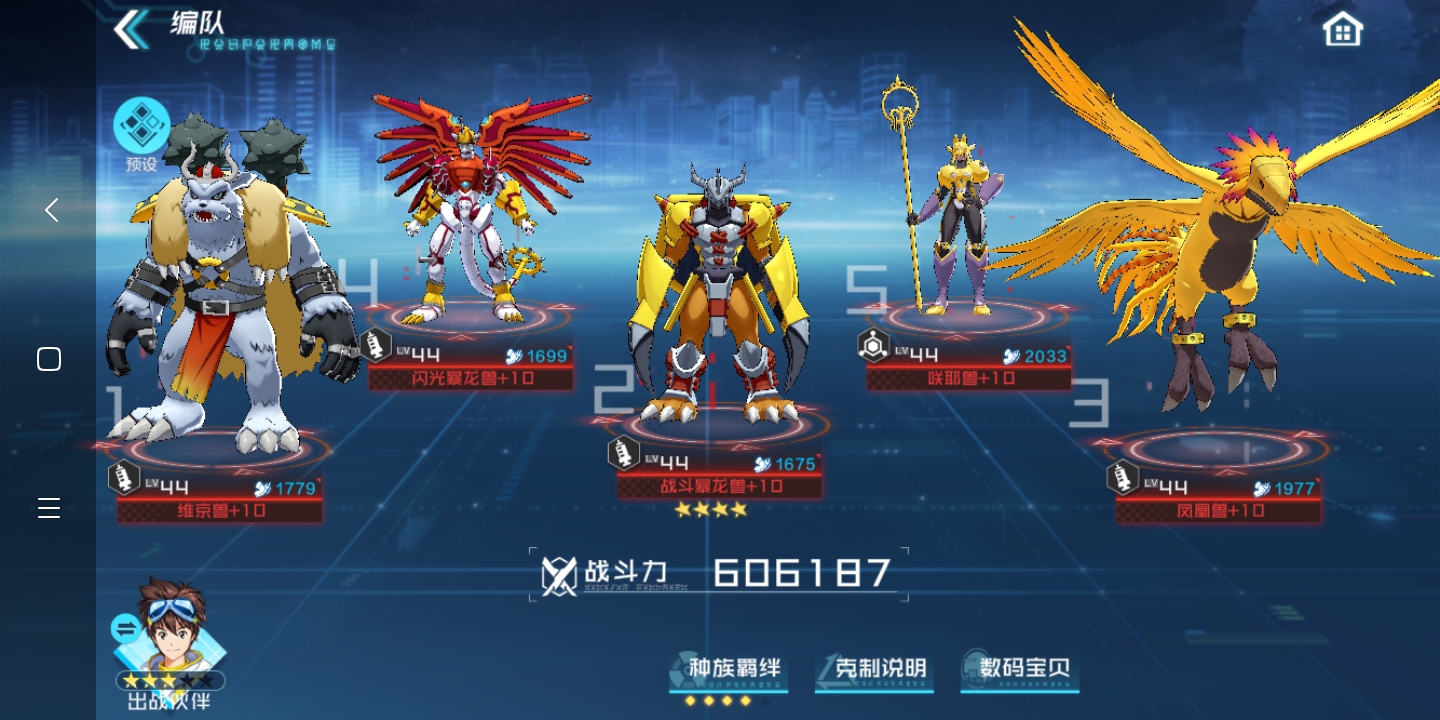
Task: Tap the data attribute badge on 咲耶兽
Action: (873, 344)
